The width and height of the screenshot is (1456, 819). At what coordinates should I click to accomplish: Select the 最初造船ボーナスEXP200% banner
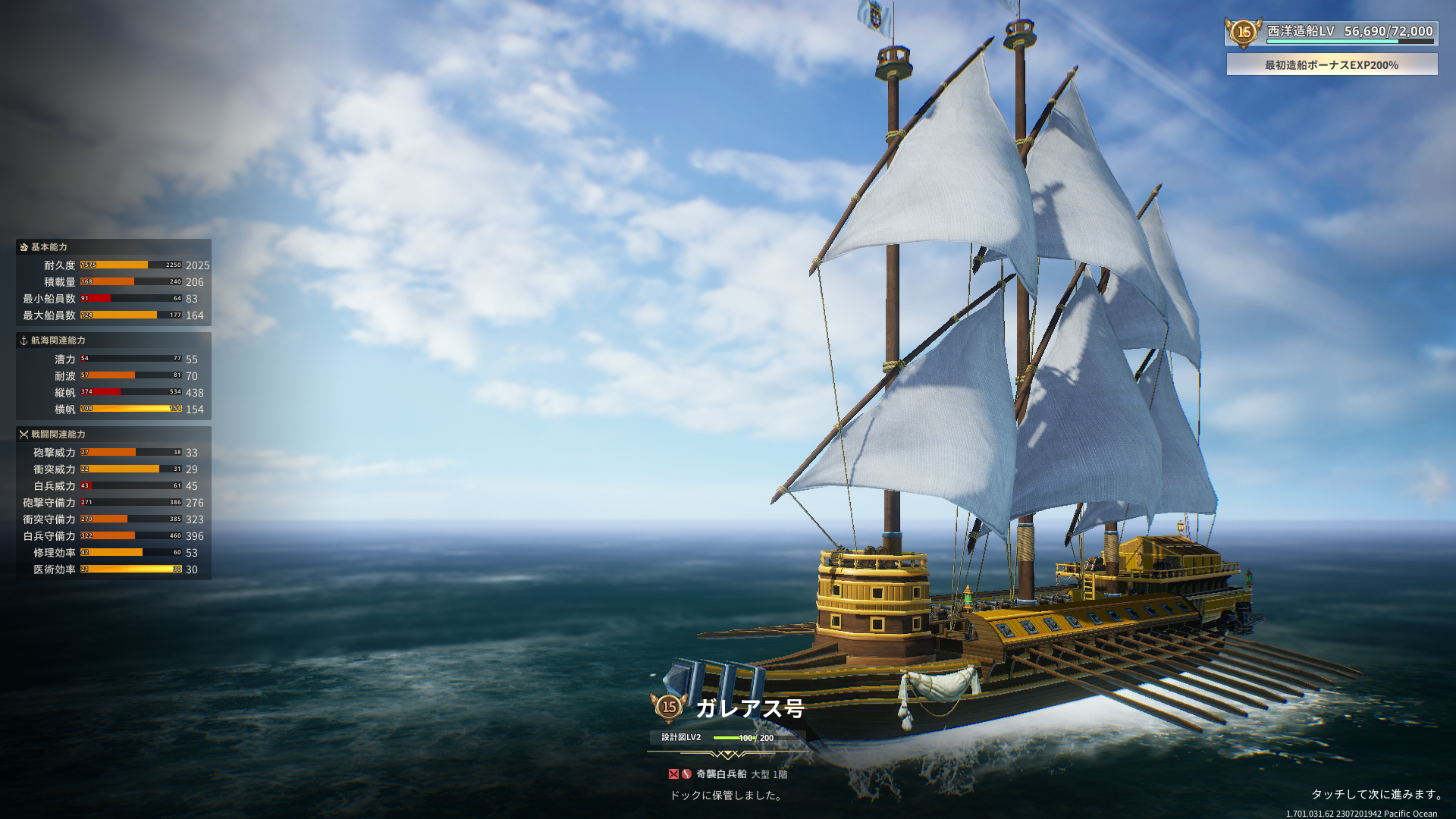pos(1332,65)
